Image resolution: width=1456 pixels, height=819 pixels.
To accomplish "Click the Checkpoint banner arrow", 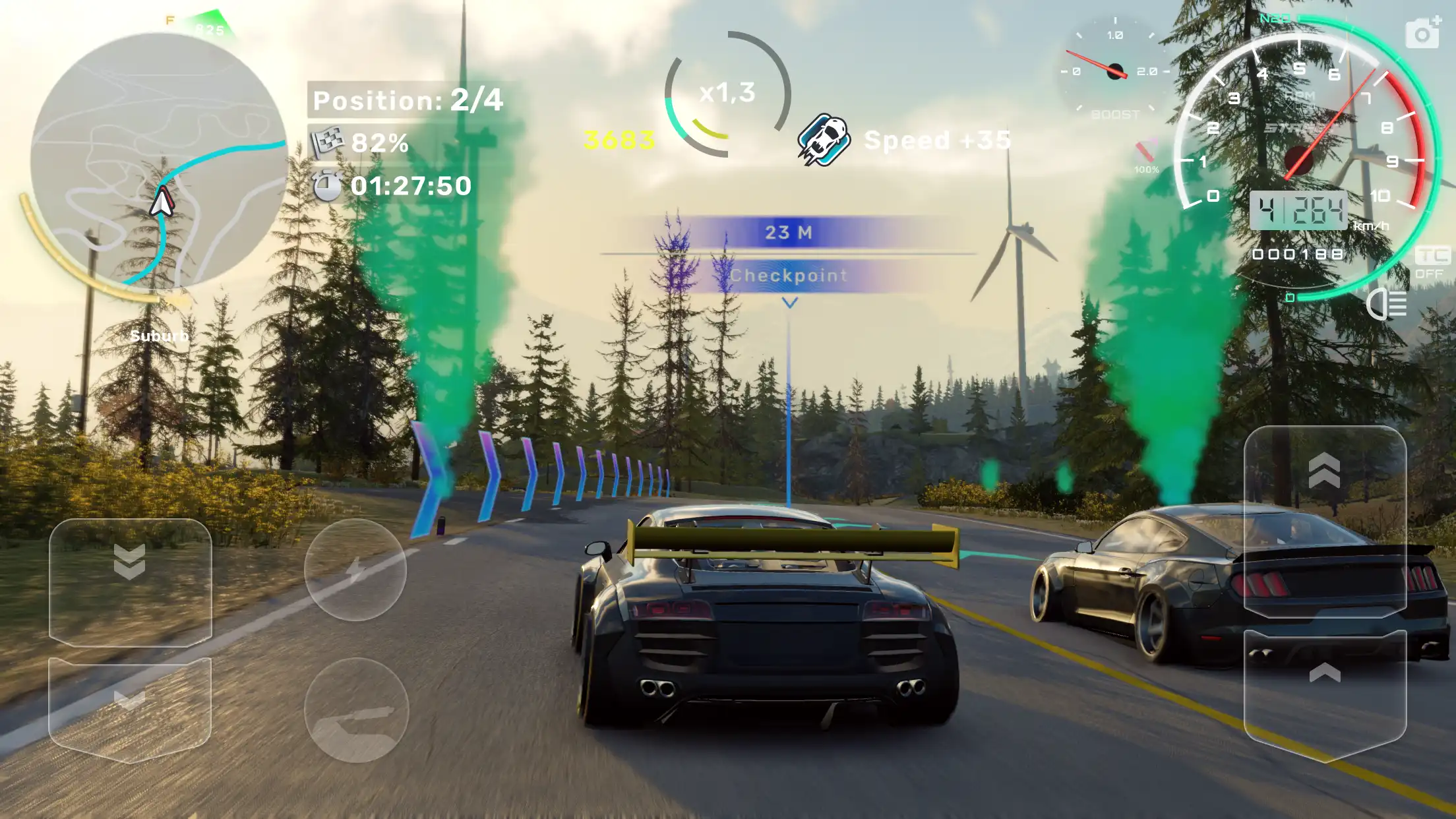I will [x=789, y=303].
